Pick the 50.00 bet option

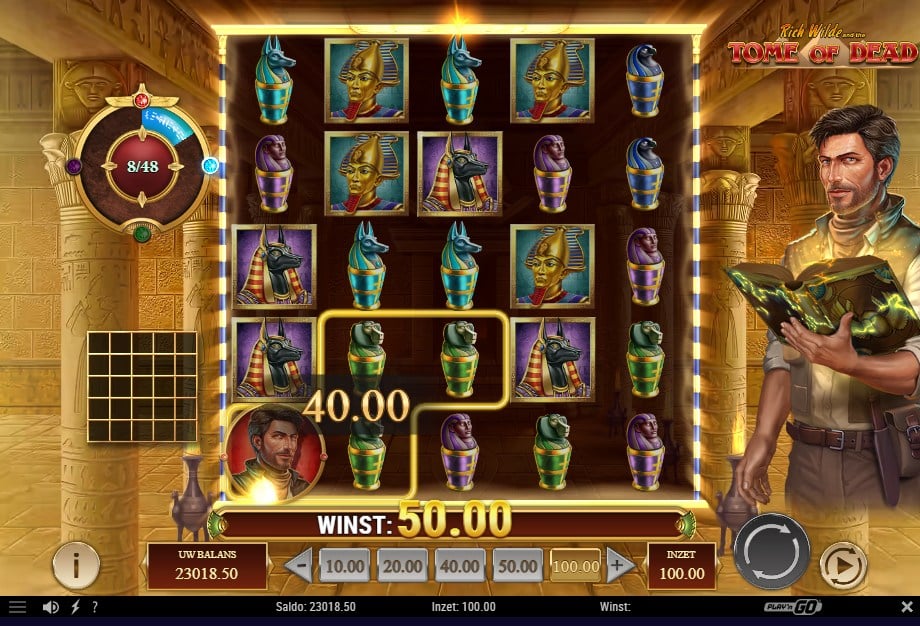[x=517, y=566]
